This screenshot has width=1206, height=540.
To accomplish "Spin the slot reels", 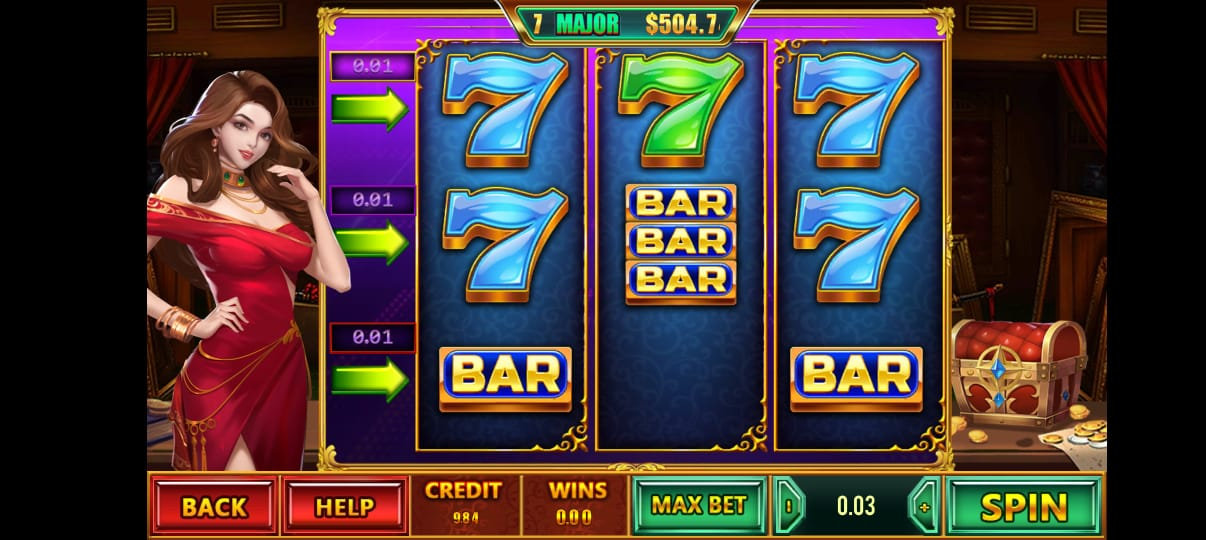I will pyautogui.click(x=1023, y=506).
